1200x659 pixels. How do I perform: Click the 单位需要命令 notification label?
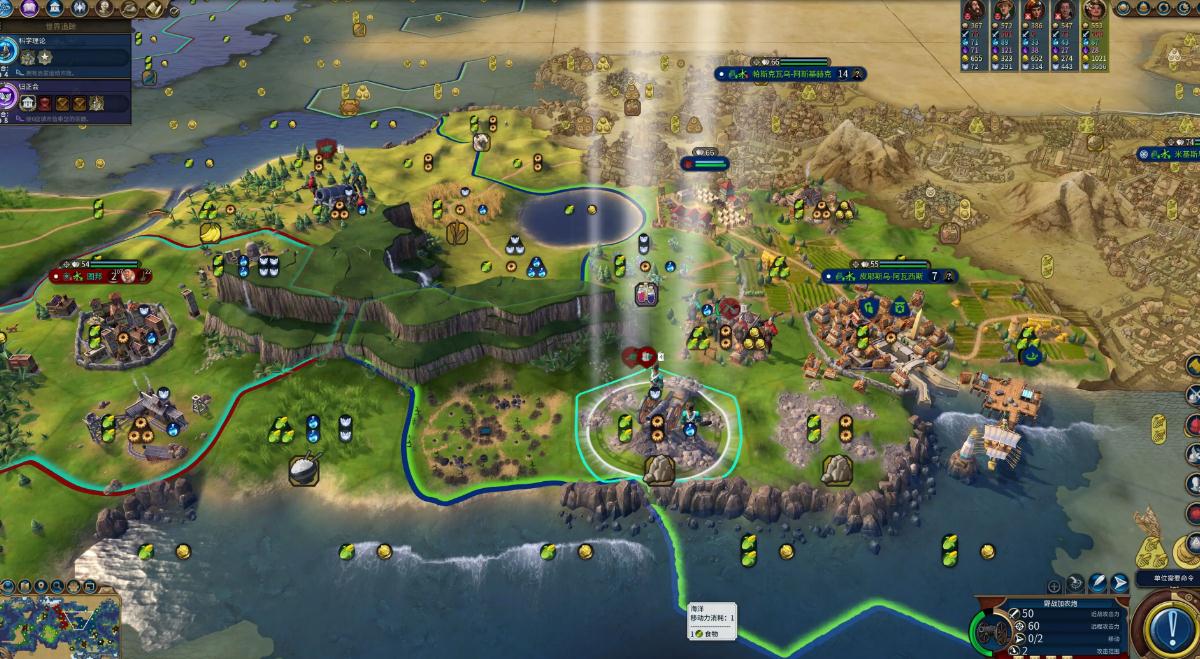pos(1167,578)
